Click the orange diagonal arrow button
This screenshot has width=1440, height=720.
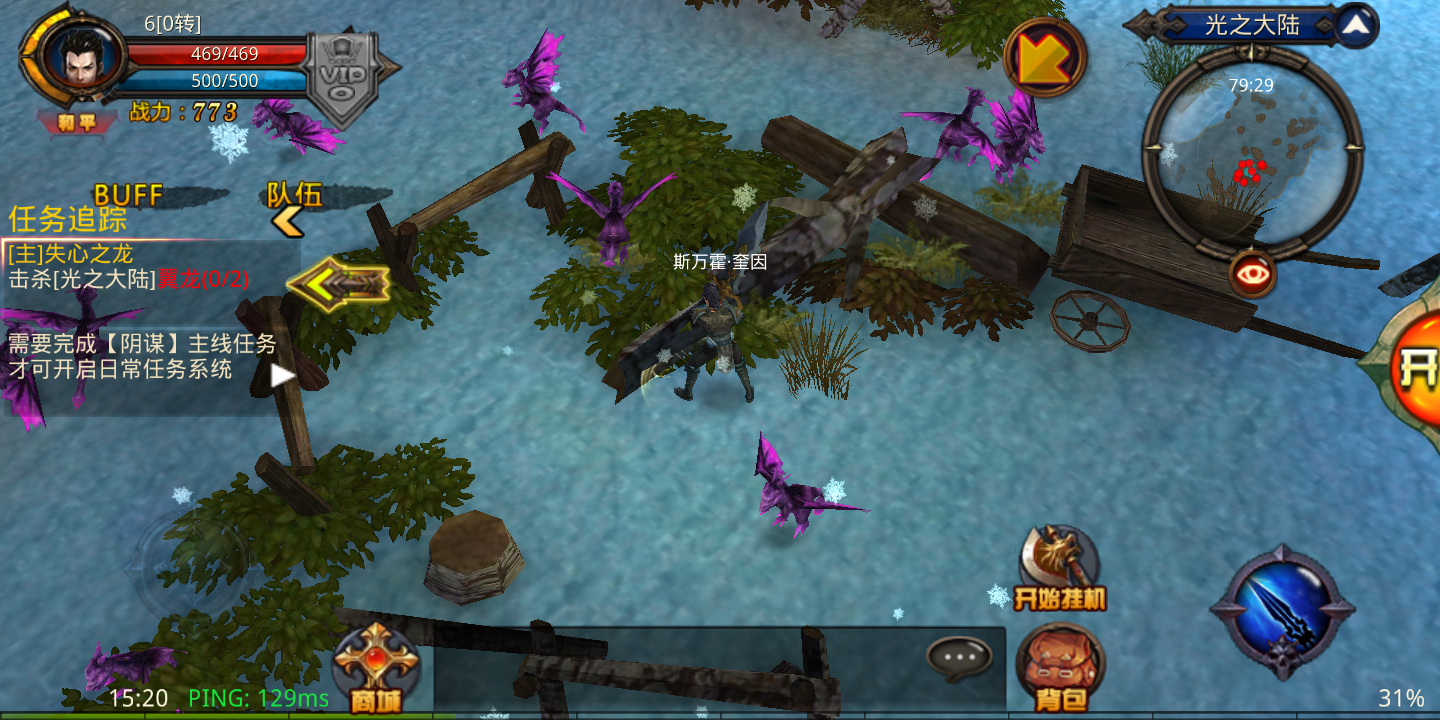point(1044,58)
